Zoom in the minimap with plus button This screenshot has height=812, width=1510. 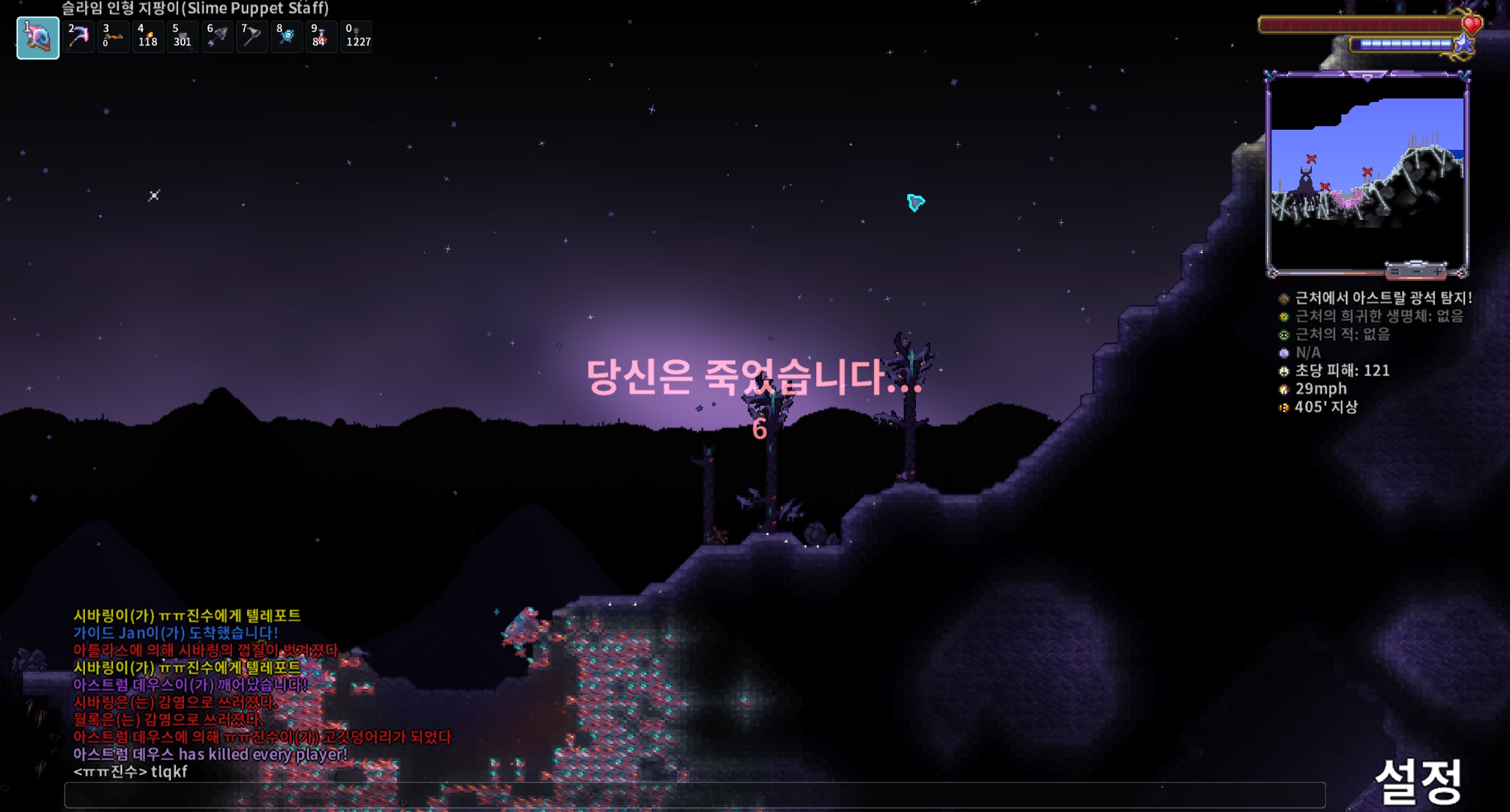pos(1438,271)
